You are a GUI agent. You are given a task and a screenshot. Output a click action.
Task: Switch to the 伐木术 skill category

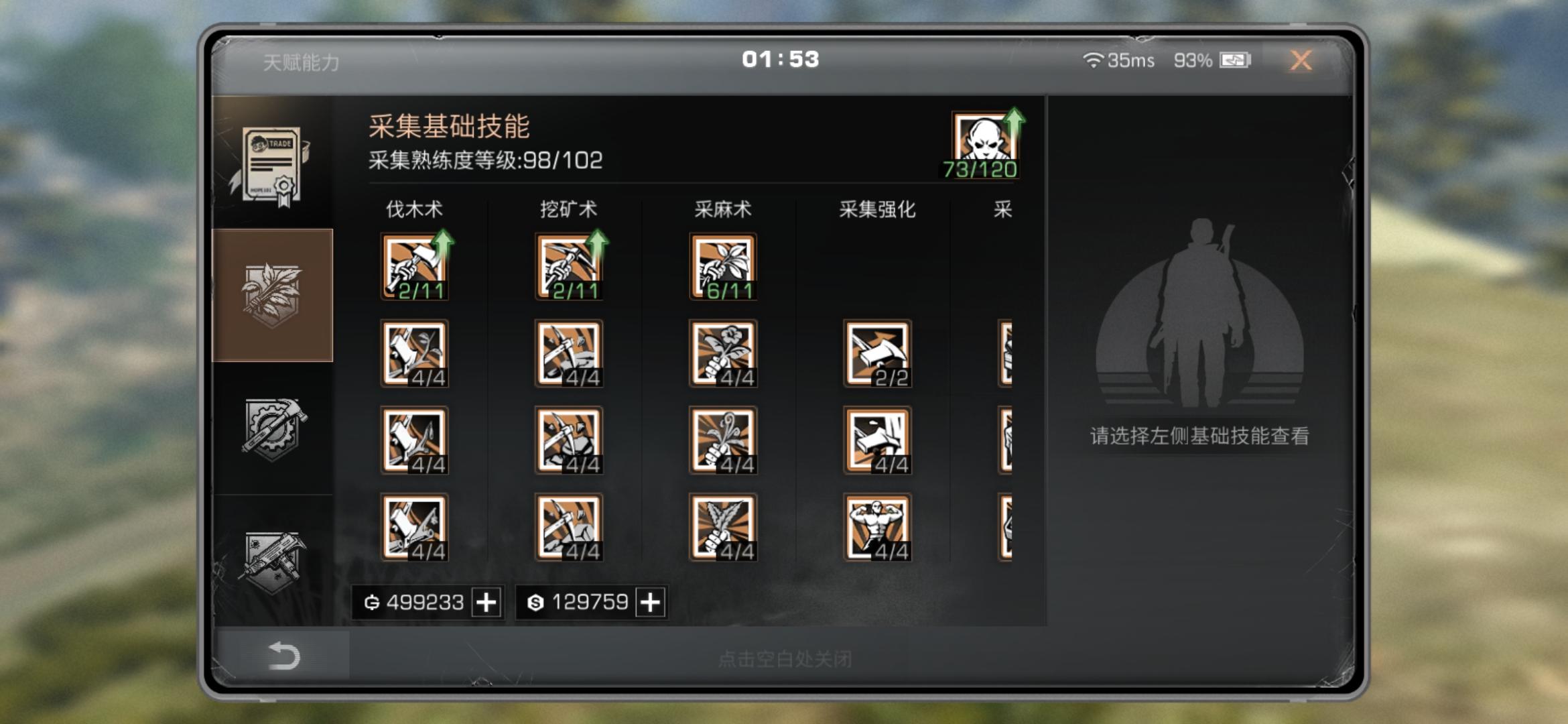413,209
